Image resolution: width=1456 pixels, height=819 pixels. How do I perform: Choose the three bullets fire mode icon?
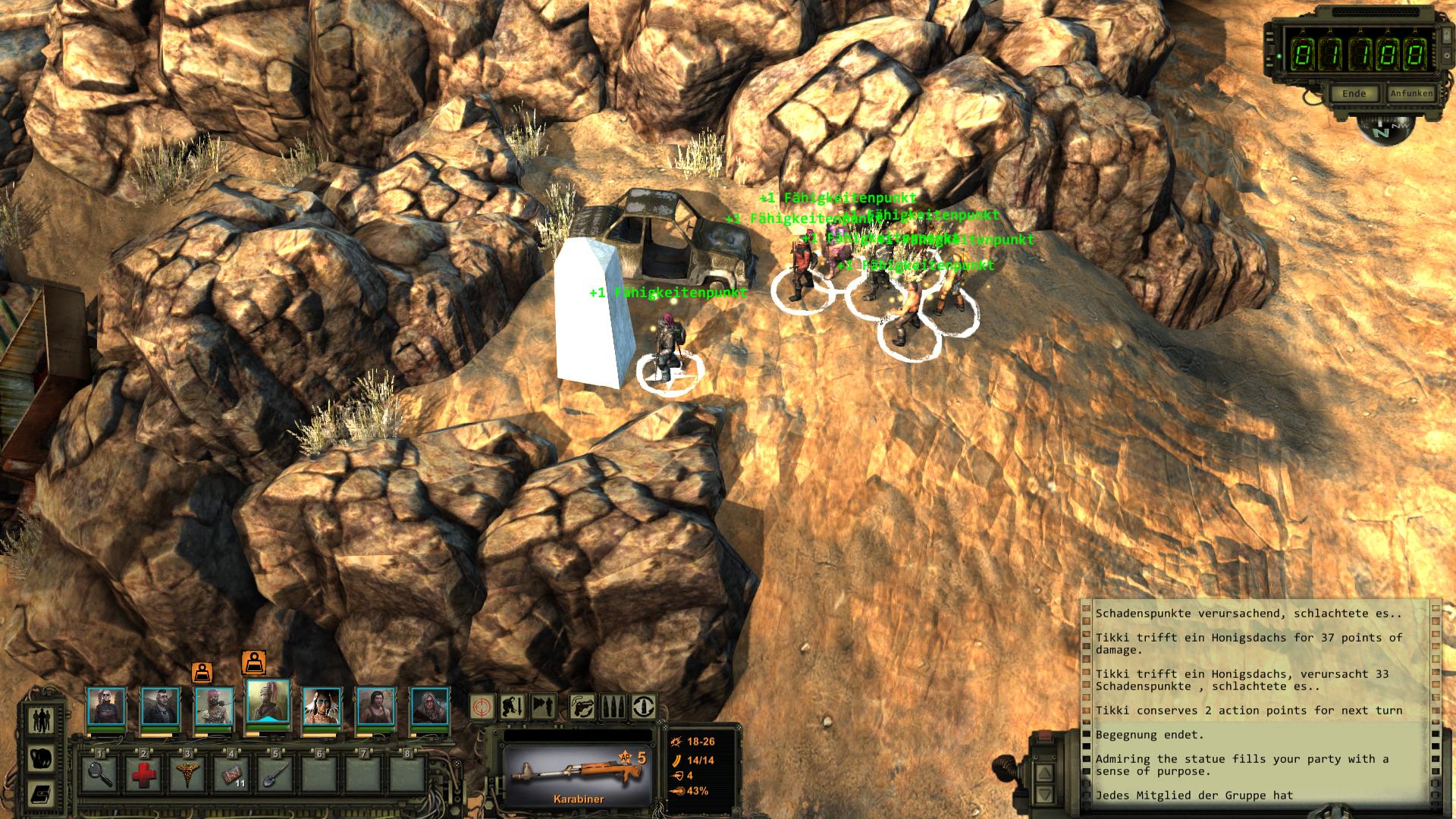613,707
